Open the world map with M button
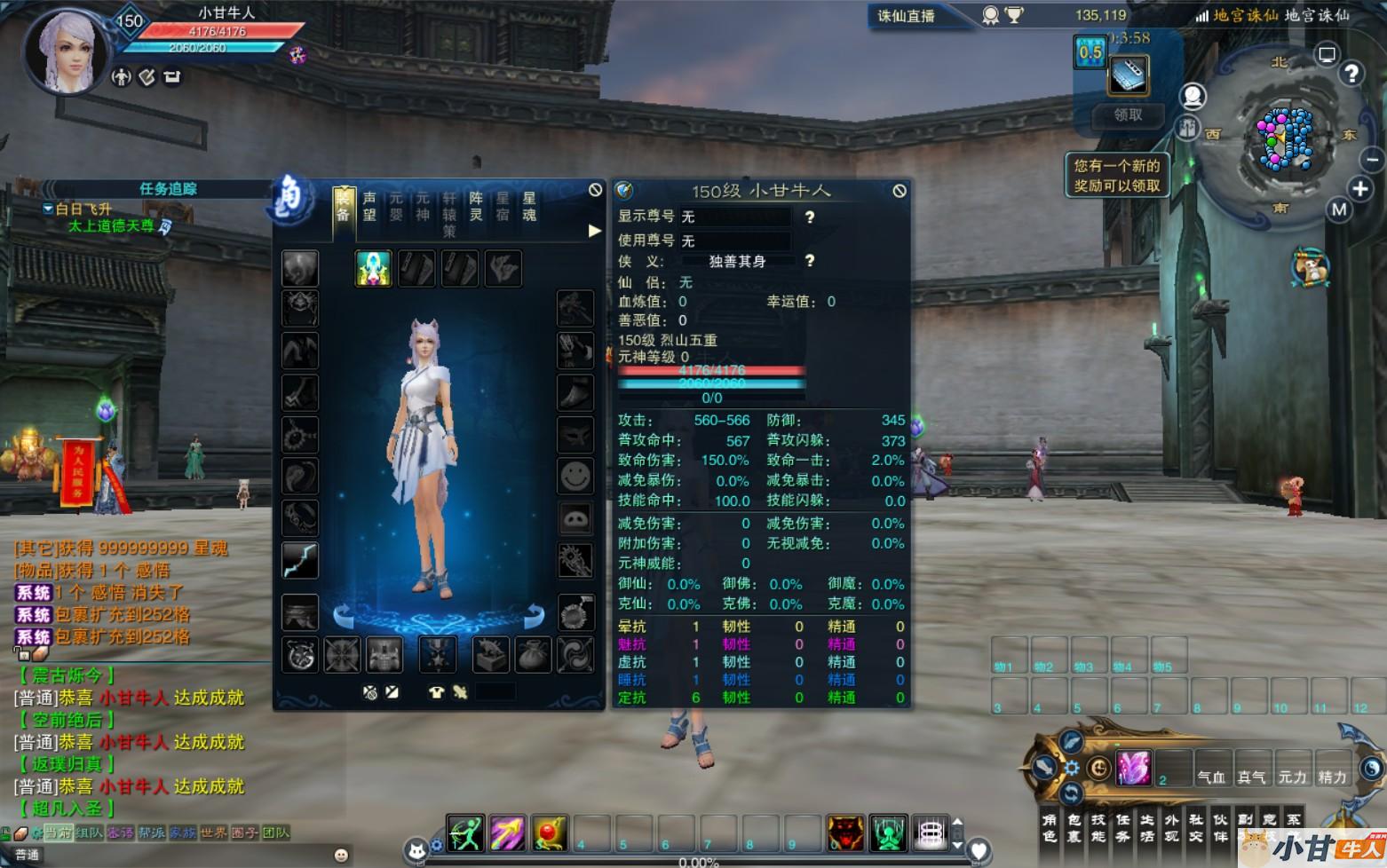This screenshot has width=1387, height=868. point(1339,209)
